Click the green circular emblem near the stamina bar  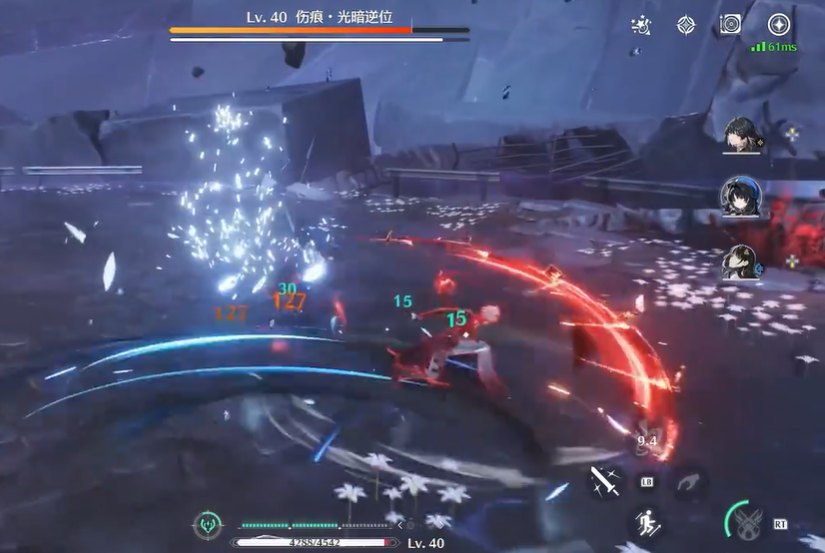(207, 522)
